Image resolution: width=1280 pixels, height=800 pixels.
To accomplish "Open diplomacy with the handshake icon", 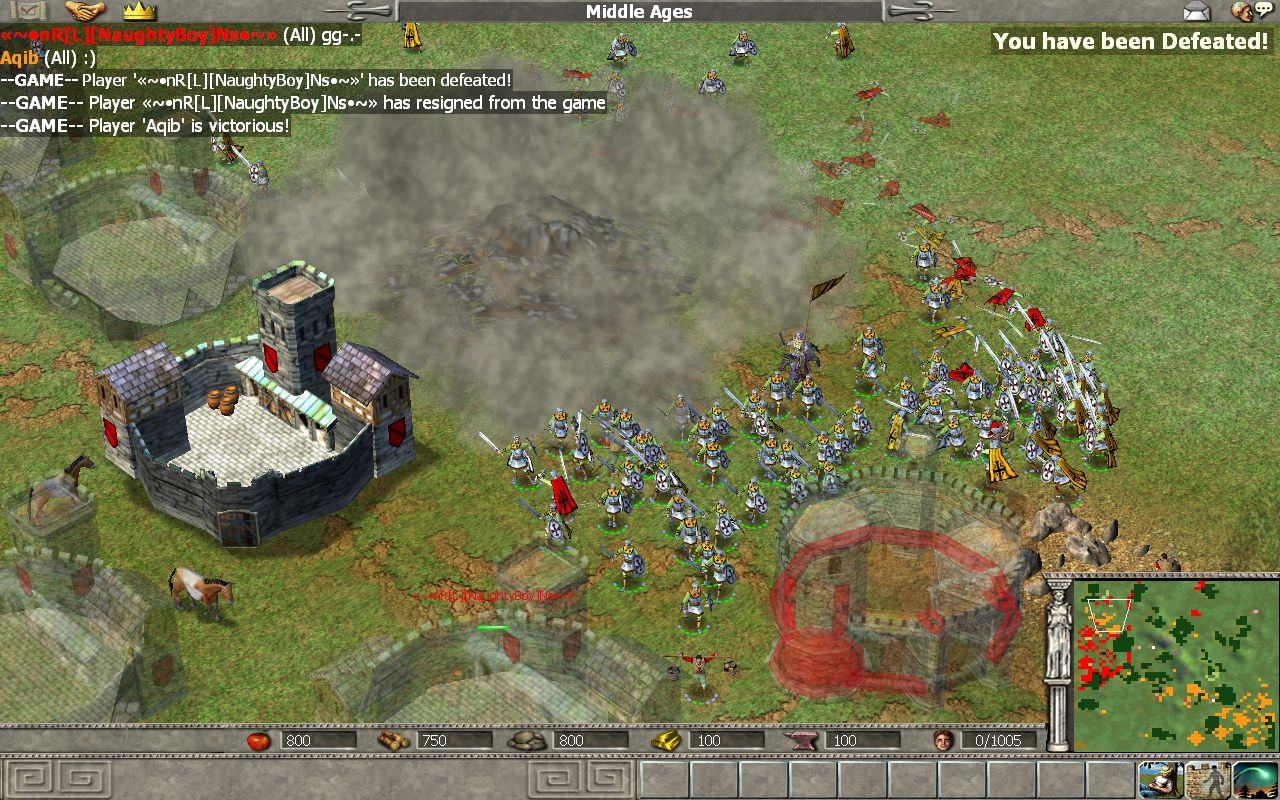I will coord(85,11).
